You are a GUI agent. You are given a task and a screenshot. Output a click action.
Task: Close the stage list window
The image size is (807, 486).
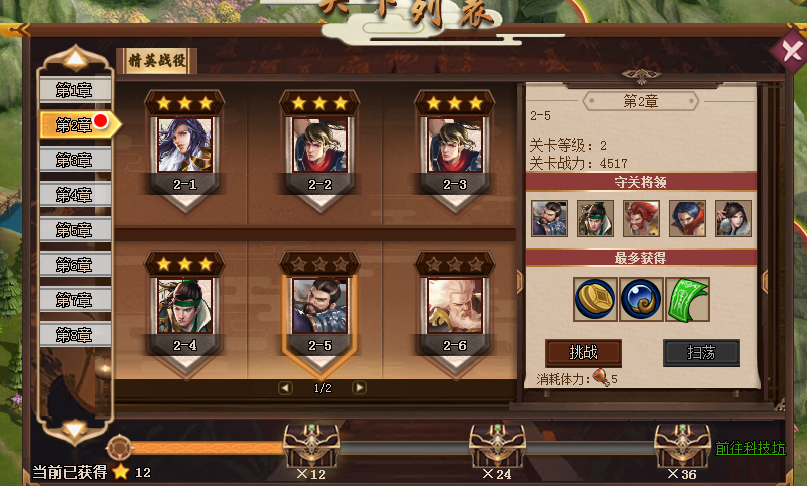(786, 51)
